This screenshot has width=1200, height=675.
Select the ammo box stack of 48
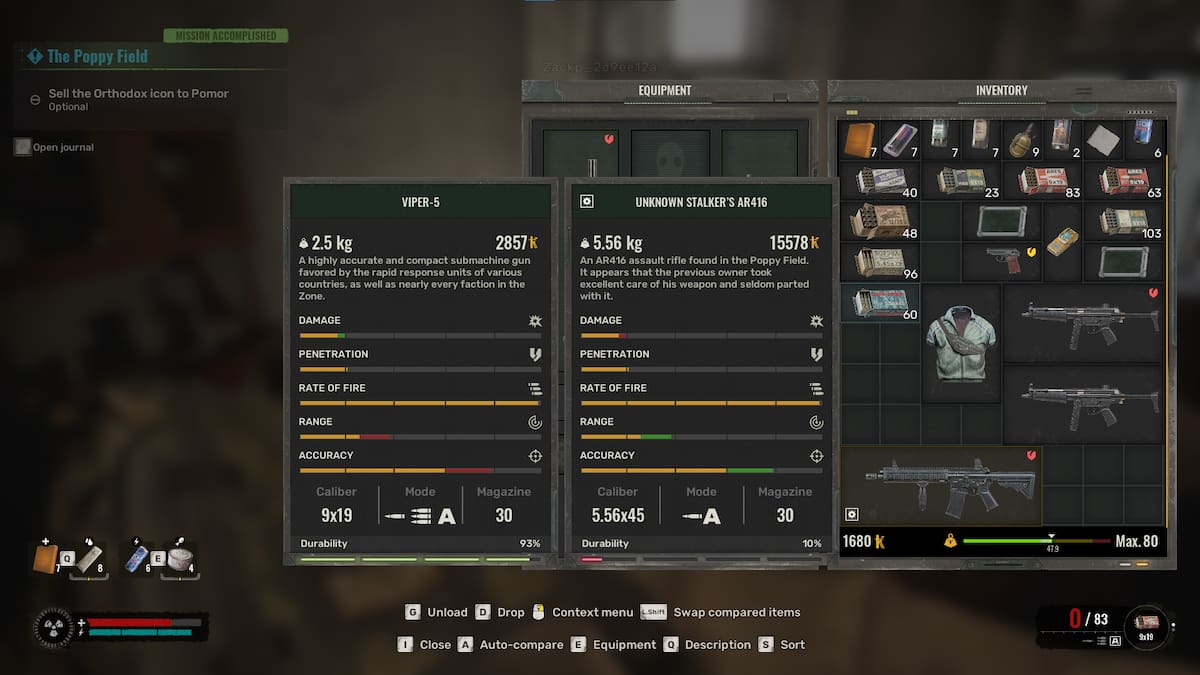[x=879, y=221]
